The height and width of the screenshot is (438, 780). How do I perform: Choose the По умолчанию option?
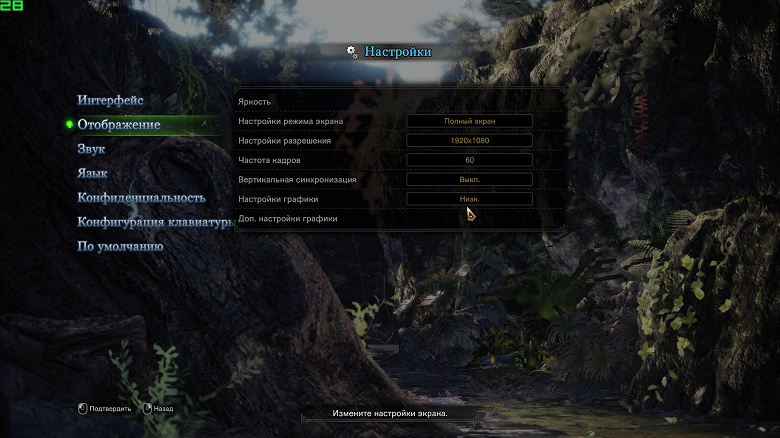click(x=120, y=246)
